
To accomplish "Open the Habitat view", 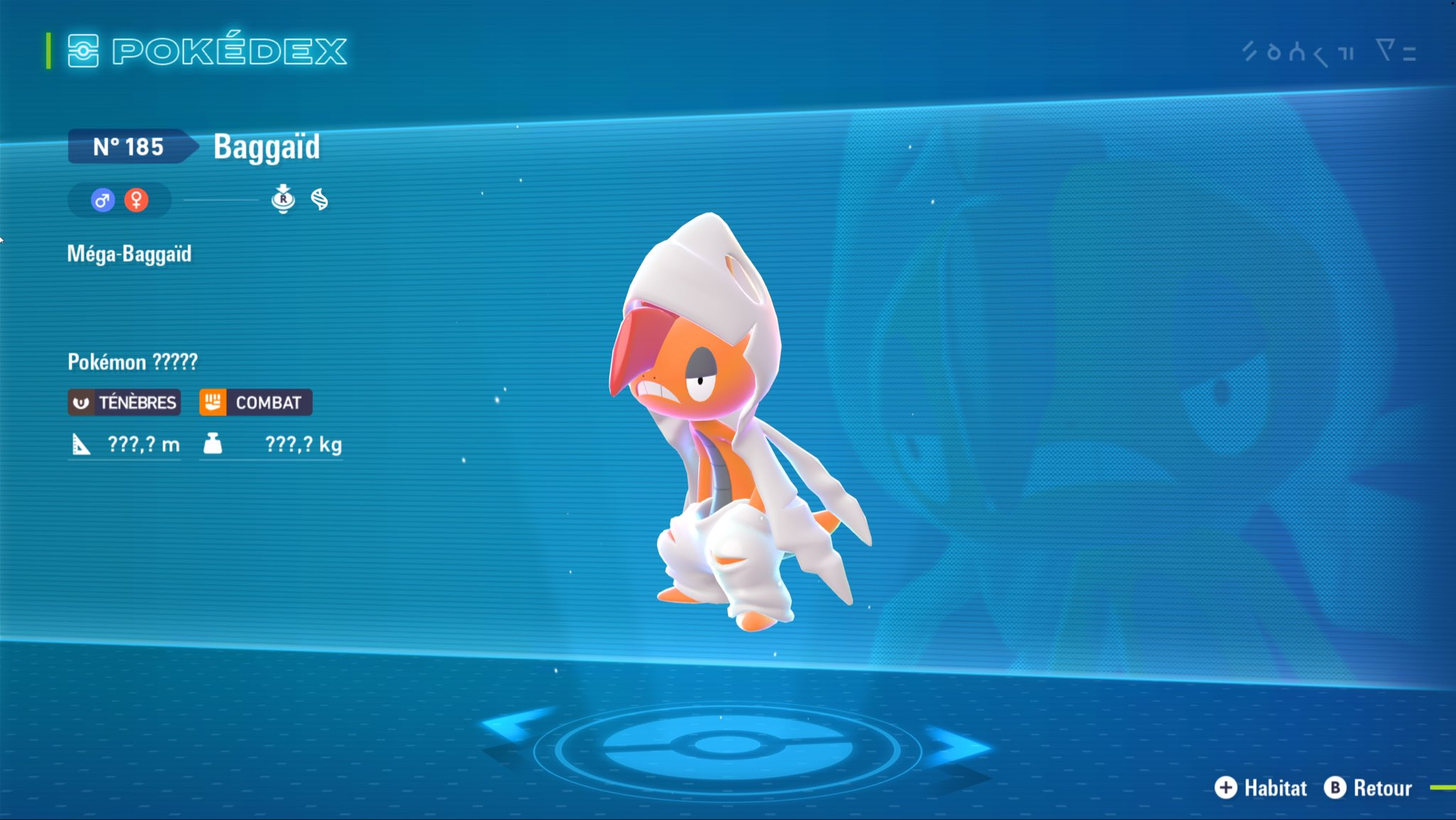I will (x=1261, y=788).
